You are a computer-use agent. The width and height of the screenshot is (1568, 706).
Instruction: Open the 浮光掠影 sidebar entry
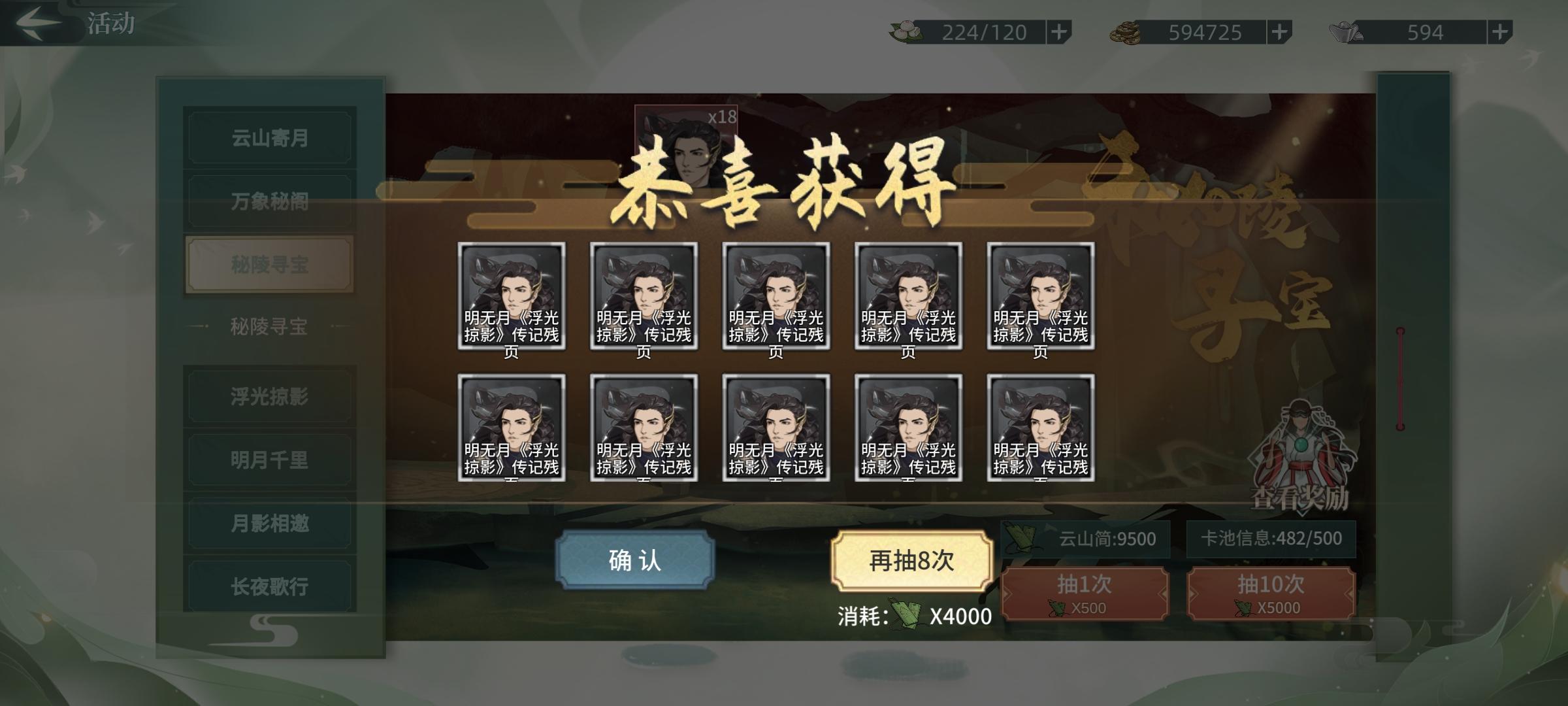coord(269,395)
